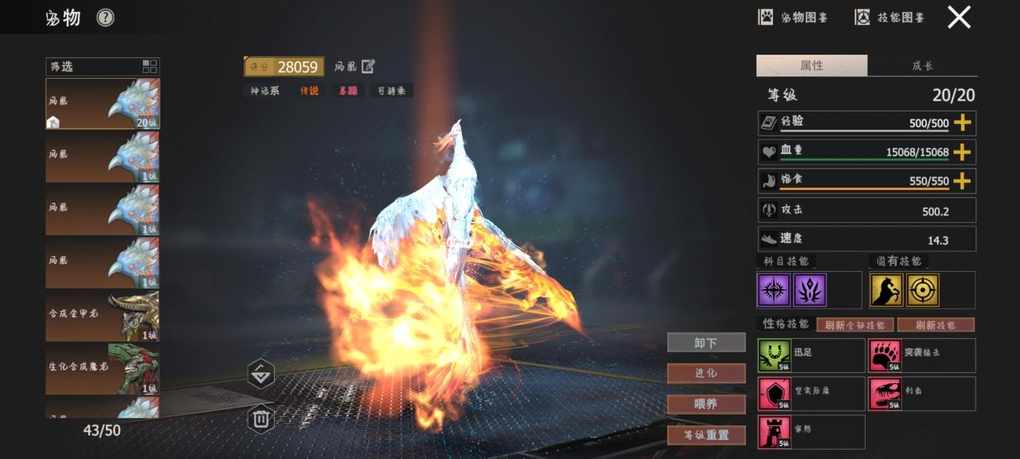Click the 卸下 unequip button
The image size is (1020, 459).
click(x=706, y=343)
